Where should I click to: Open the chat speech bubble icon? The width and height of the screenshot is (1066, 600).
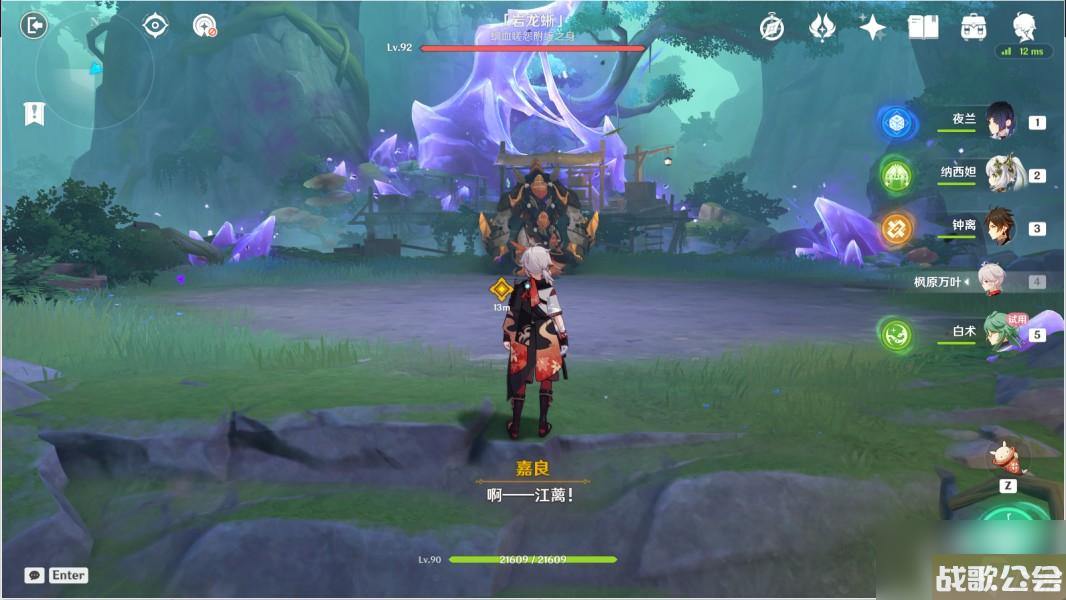point(35,575)
